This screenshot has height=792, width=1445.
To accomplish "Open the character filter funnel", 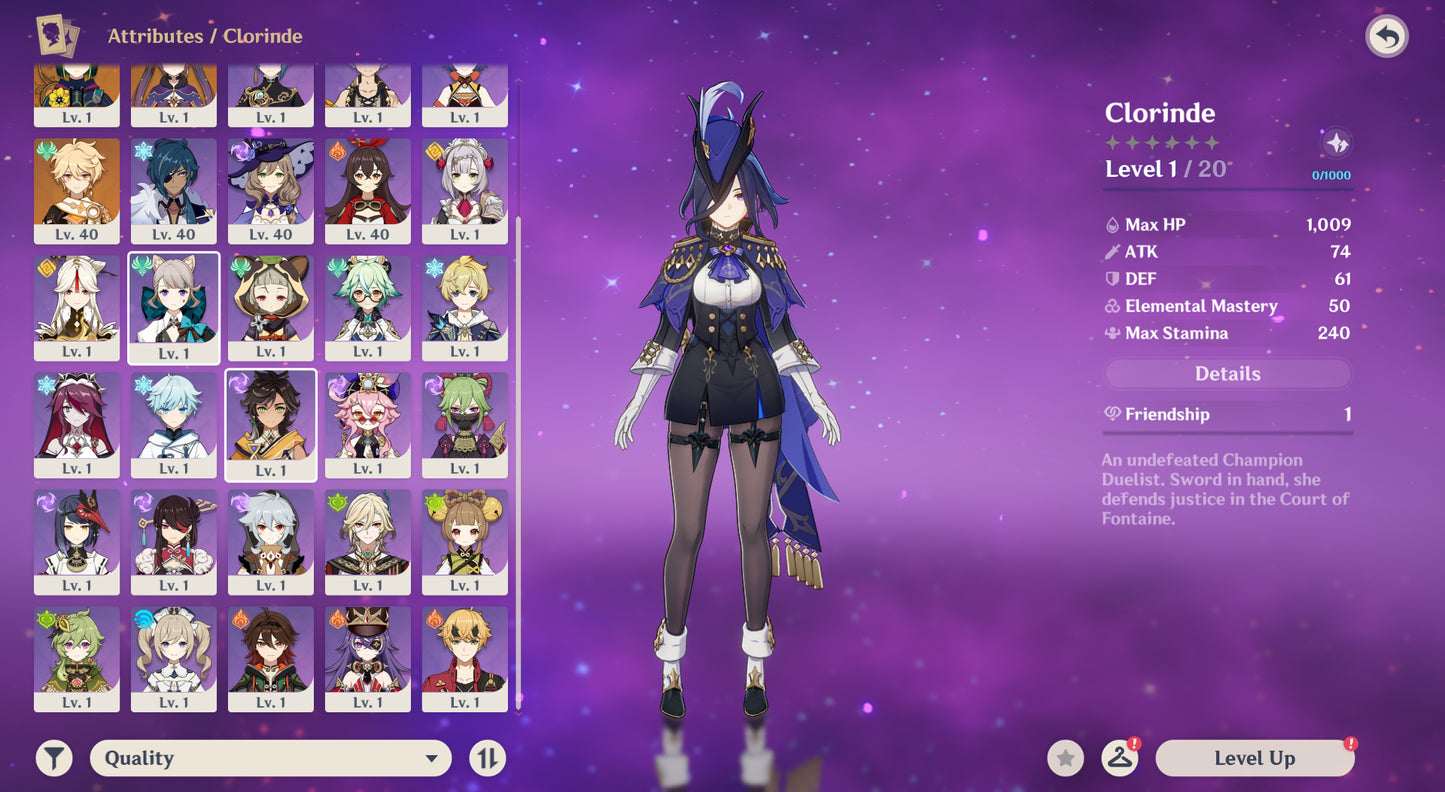I will (54, 758).
